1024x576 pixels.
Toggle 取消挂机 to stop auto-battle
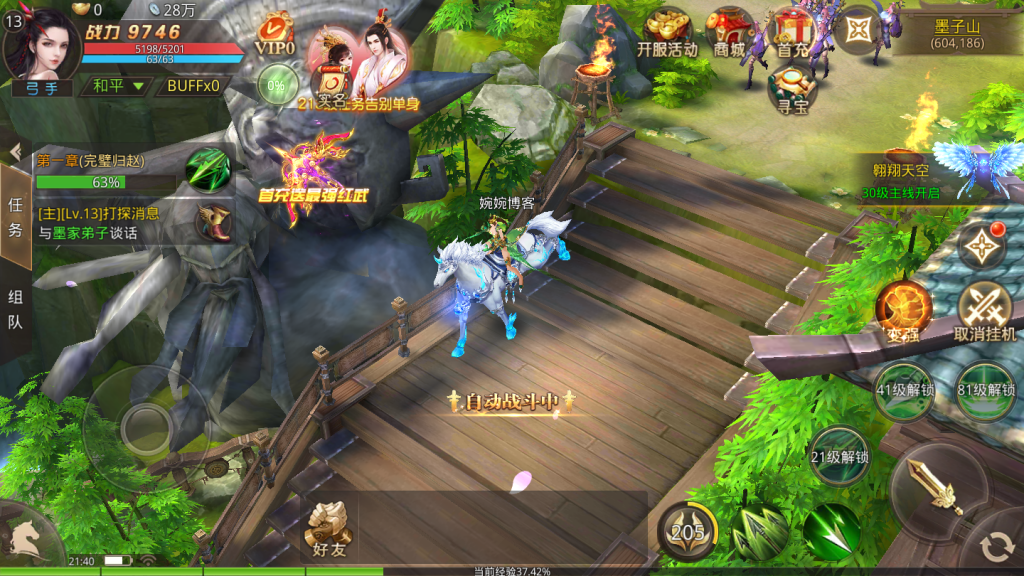(985, 310)
